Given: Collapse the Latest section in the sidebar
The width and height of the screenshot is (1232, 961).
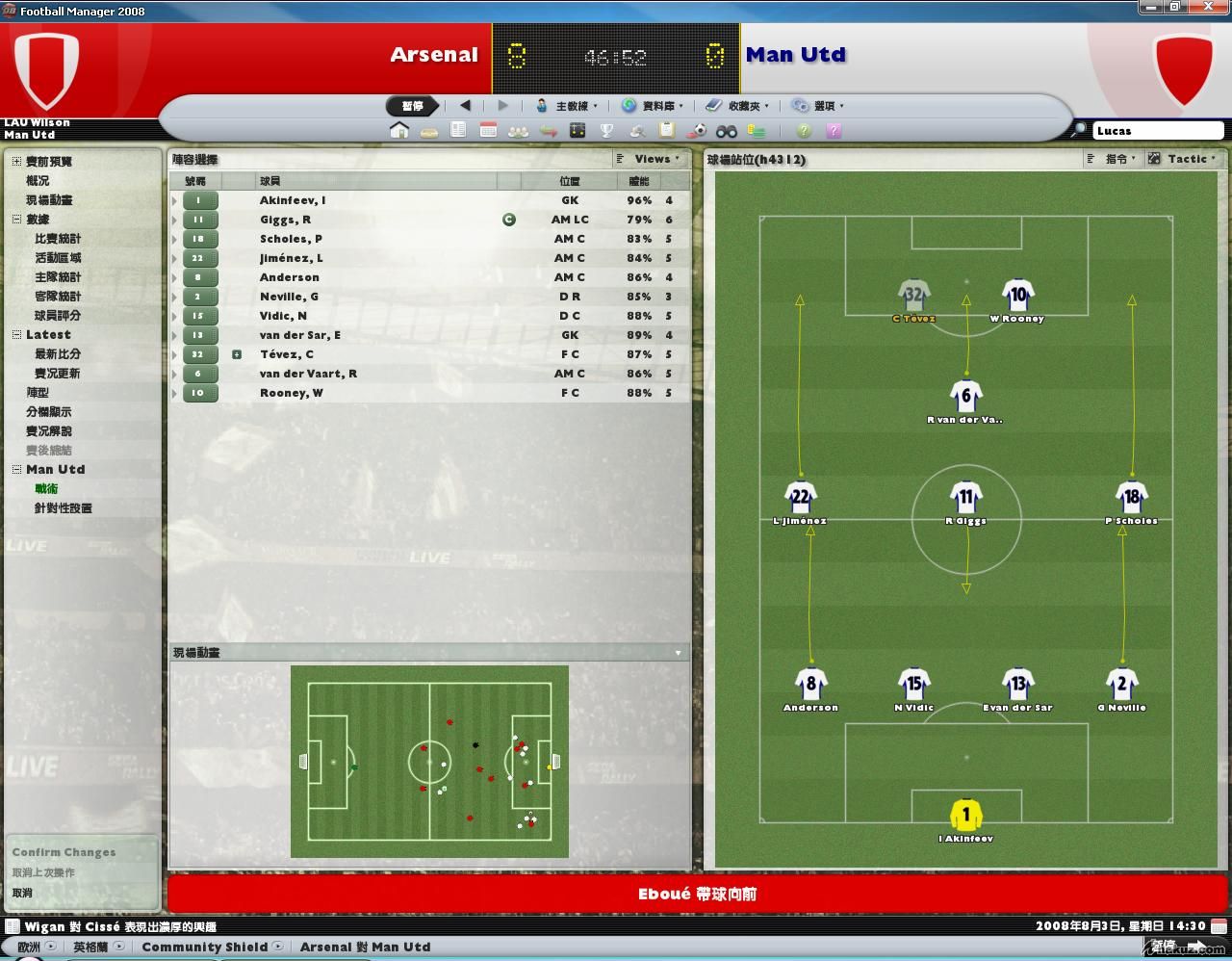Looking at the screenshot, I should click(16, 334).
